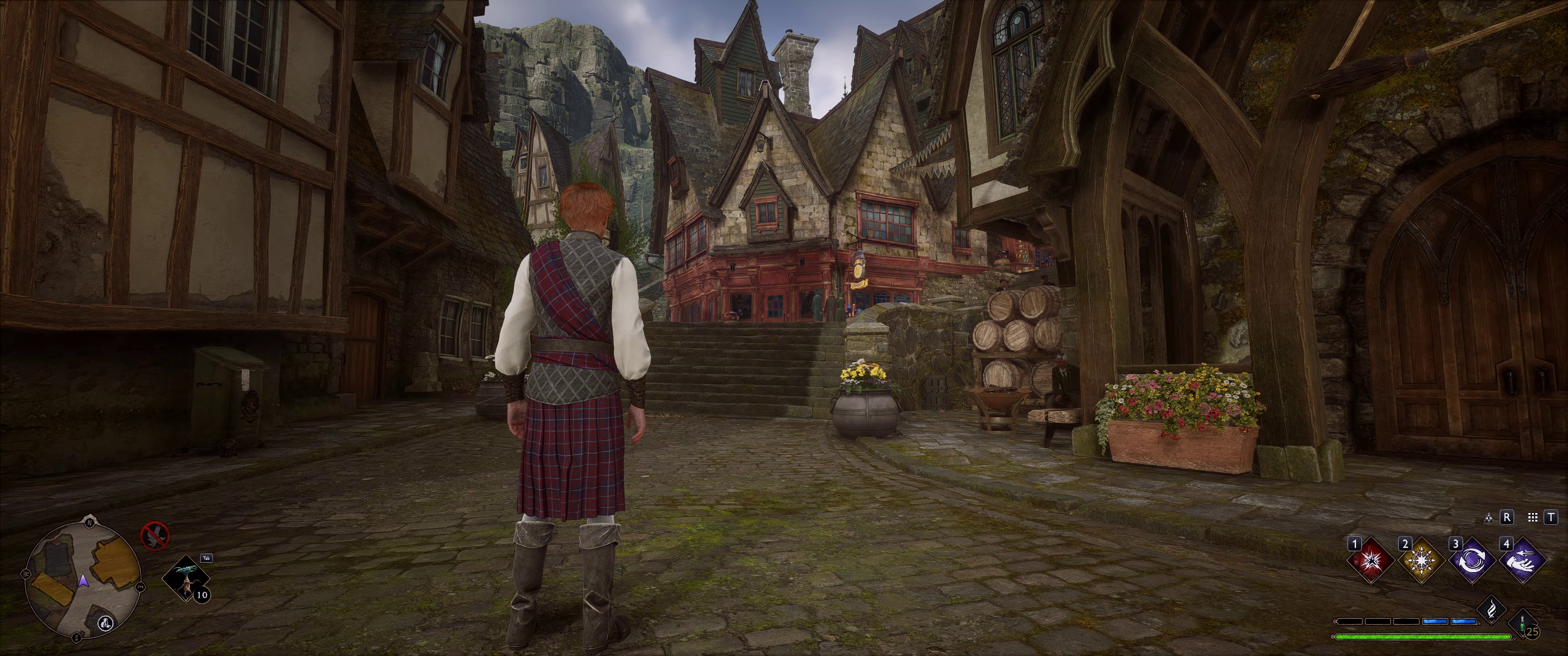Click the no-flying restriction icon

(155, 536)
